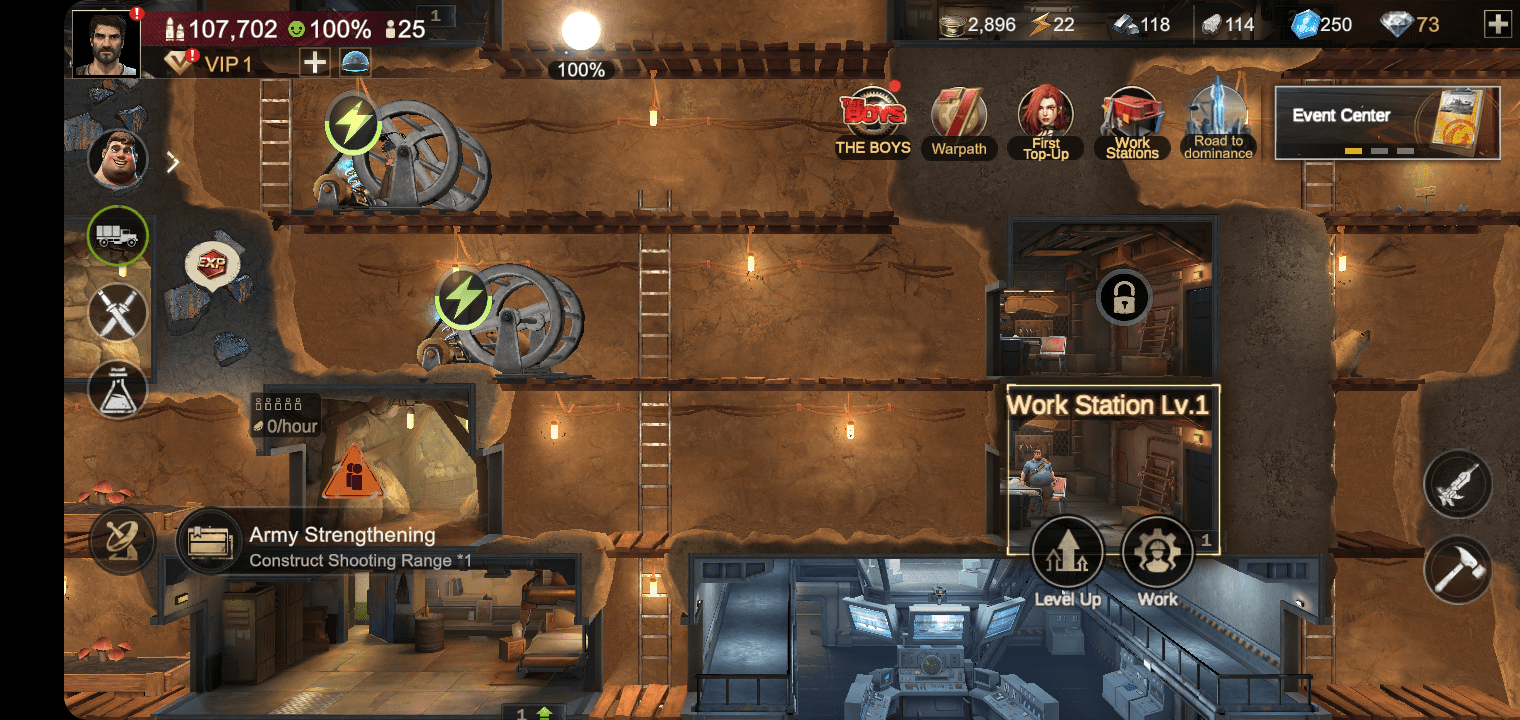Open the Work Stations event icon

click(x=1131, y=118)
